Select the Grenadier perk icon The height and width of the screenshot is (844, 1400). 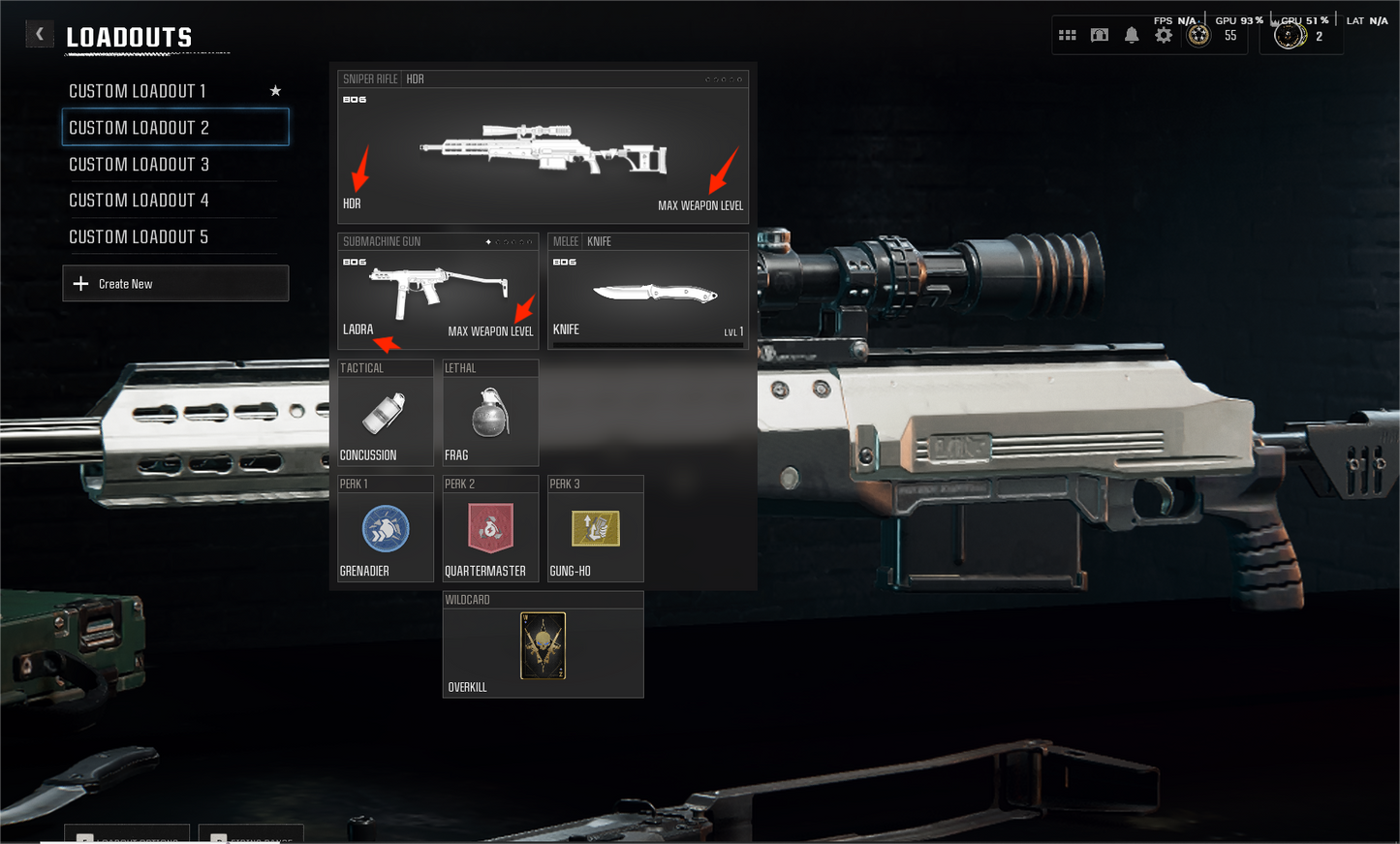tap(386, 528)
